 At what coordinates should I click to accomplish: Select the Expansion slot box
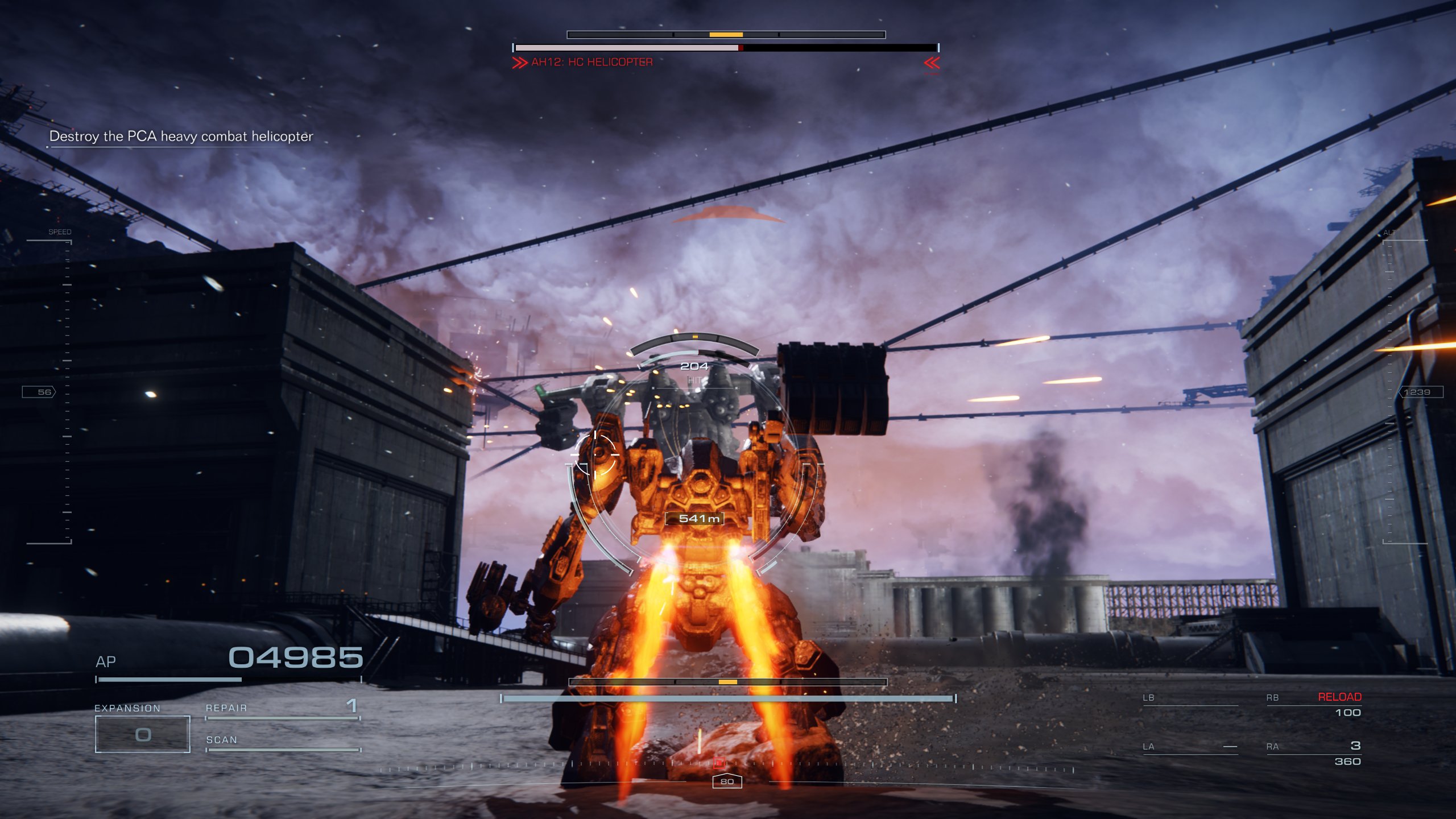coord(142,734)
